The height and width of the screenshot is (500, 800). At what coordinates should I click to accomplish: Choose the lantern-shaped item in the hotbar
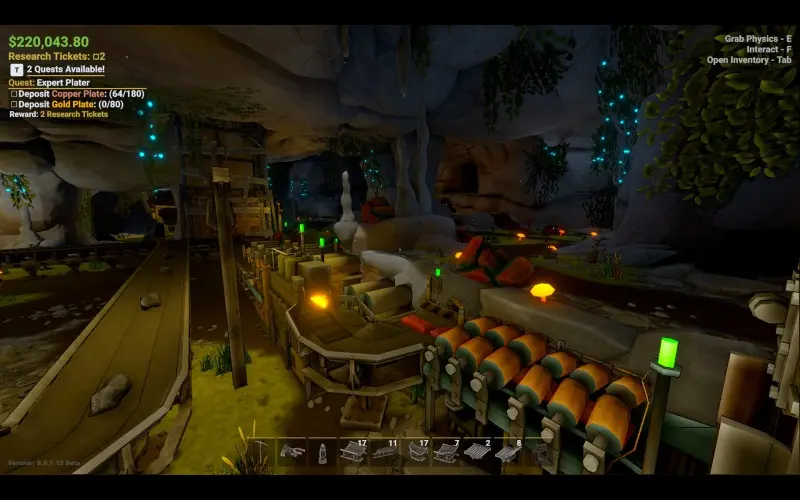322,452
